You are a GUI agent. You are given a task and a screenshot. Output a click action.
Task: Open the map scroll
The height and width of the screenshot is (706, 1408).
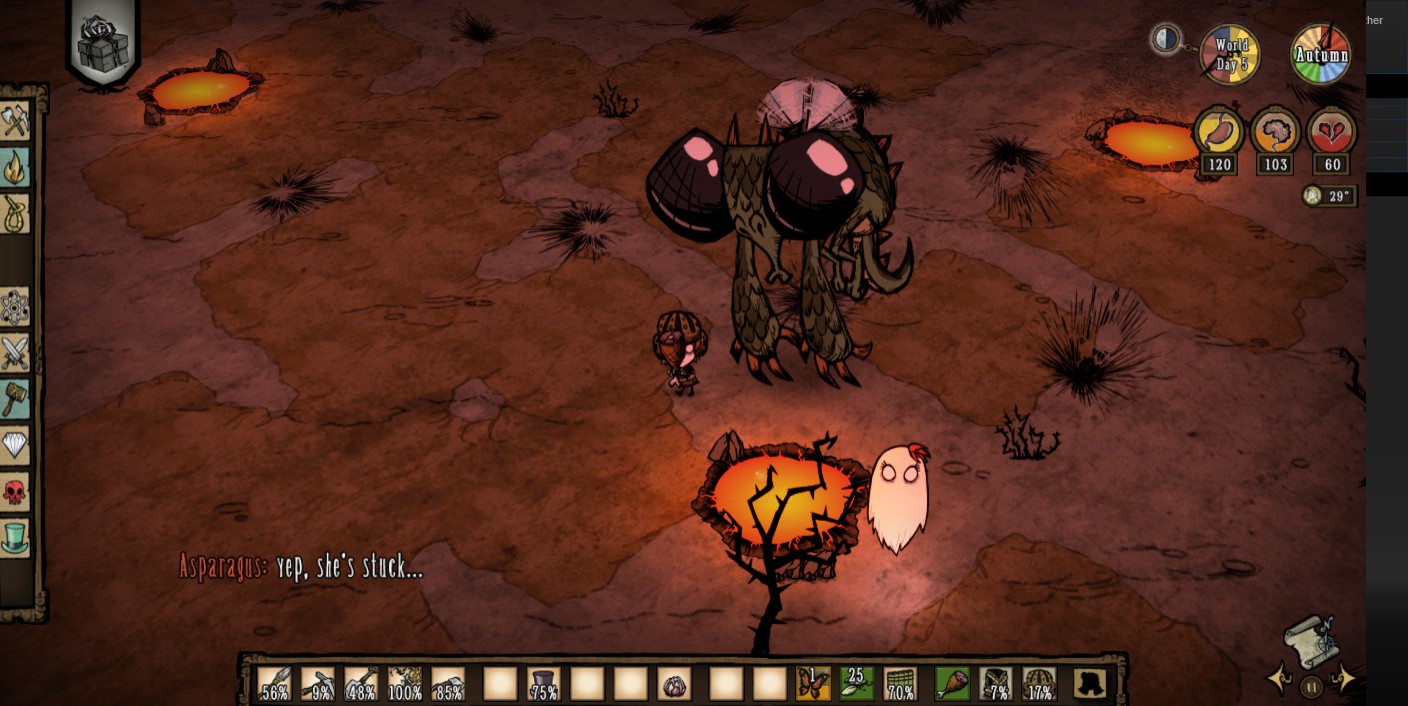coord(1311,641)
